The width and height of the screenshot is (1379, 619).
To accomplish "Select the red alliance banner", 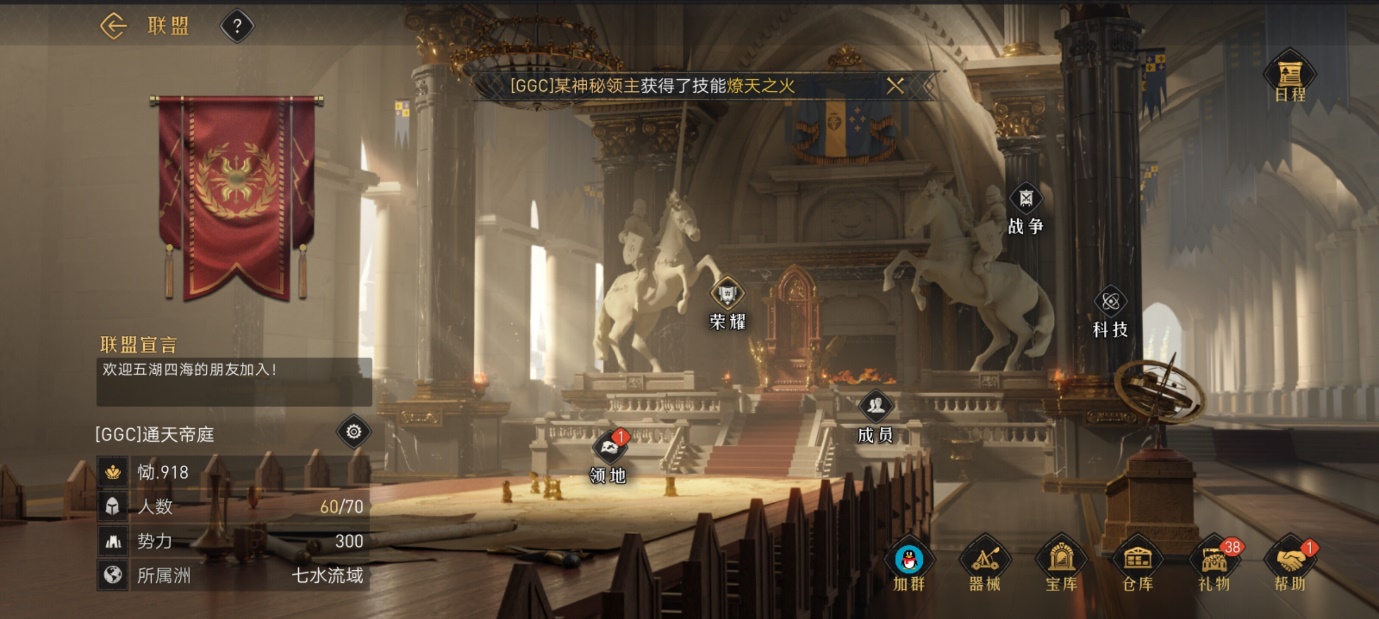I will [237, 195].
